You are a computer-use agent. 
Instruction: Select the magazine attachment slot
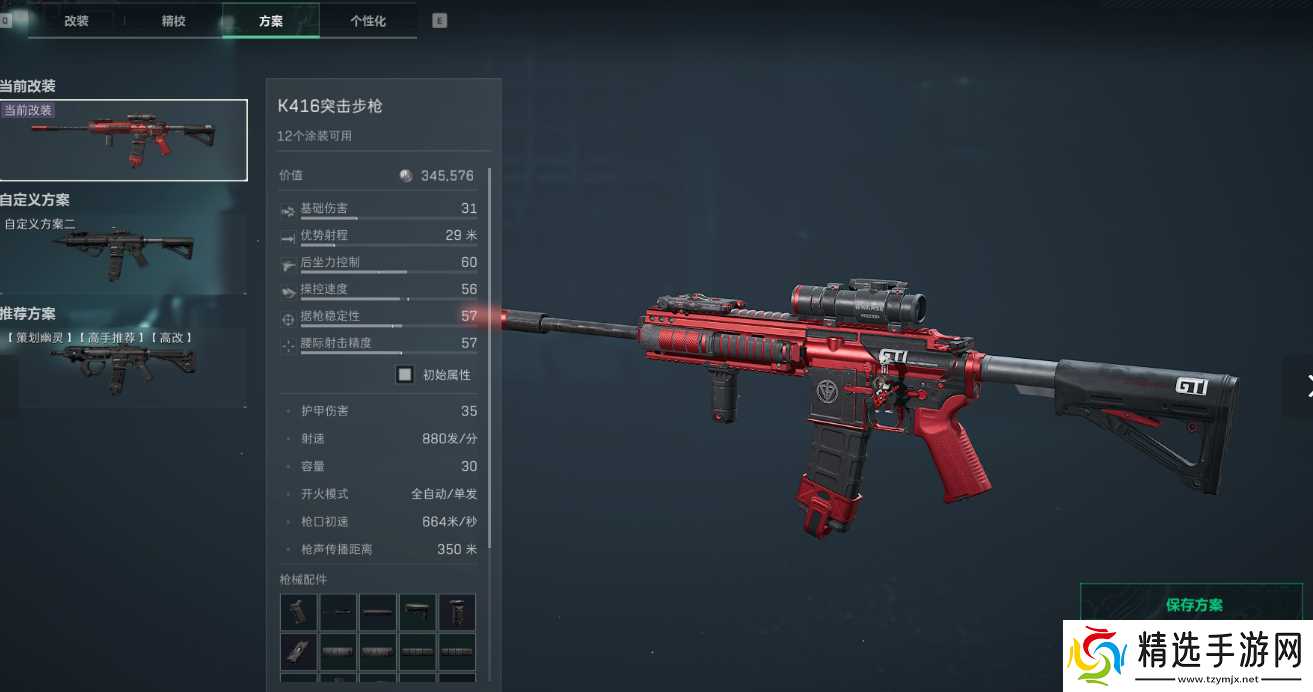[298, 651]
